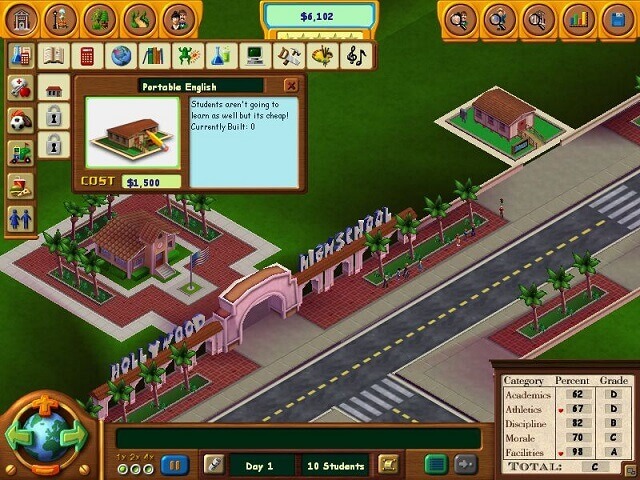Close the Portable English info panel
640x480 pixels.
click(x=291, y=86)
